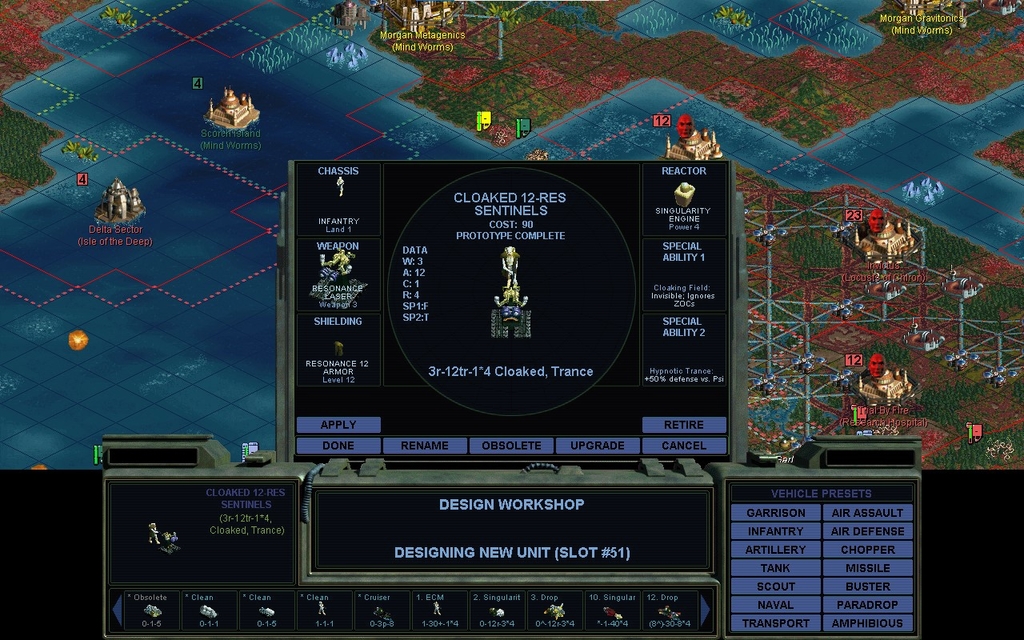Select the ECM unit design slot
1024x640 pixels.
(x=438, y=610)
